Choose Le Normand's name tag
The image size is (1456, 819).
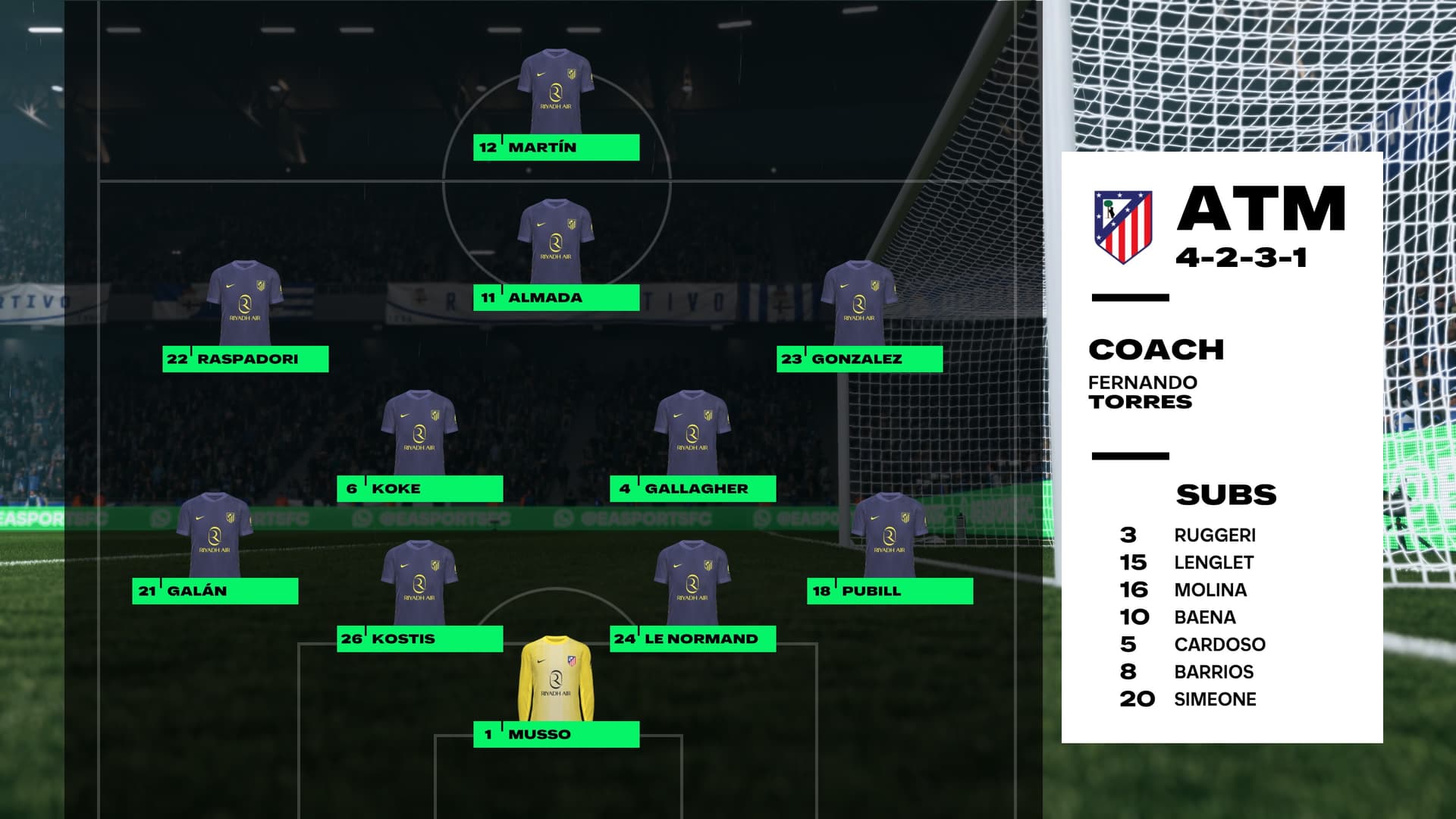692,639
